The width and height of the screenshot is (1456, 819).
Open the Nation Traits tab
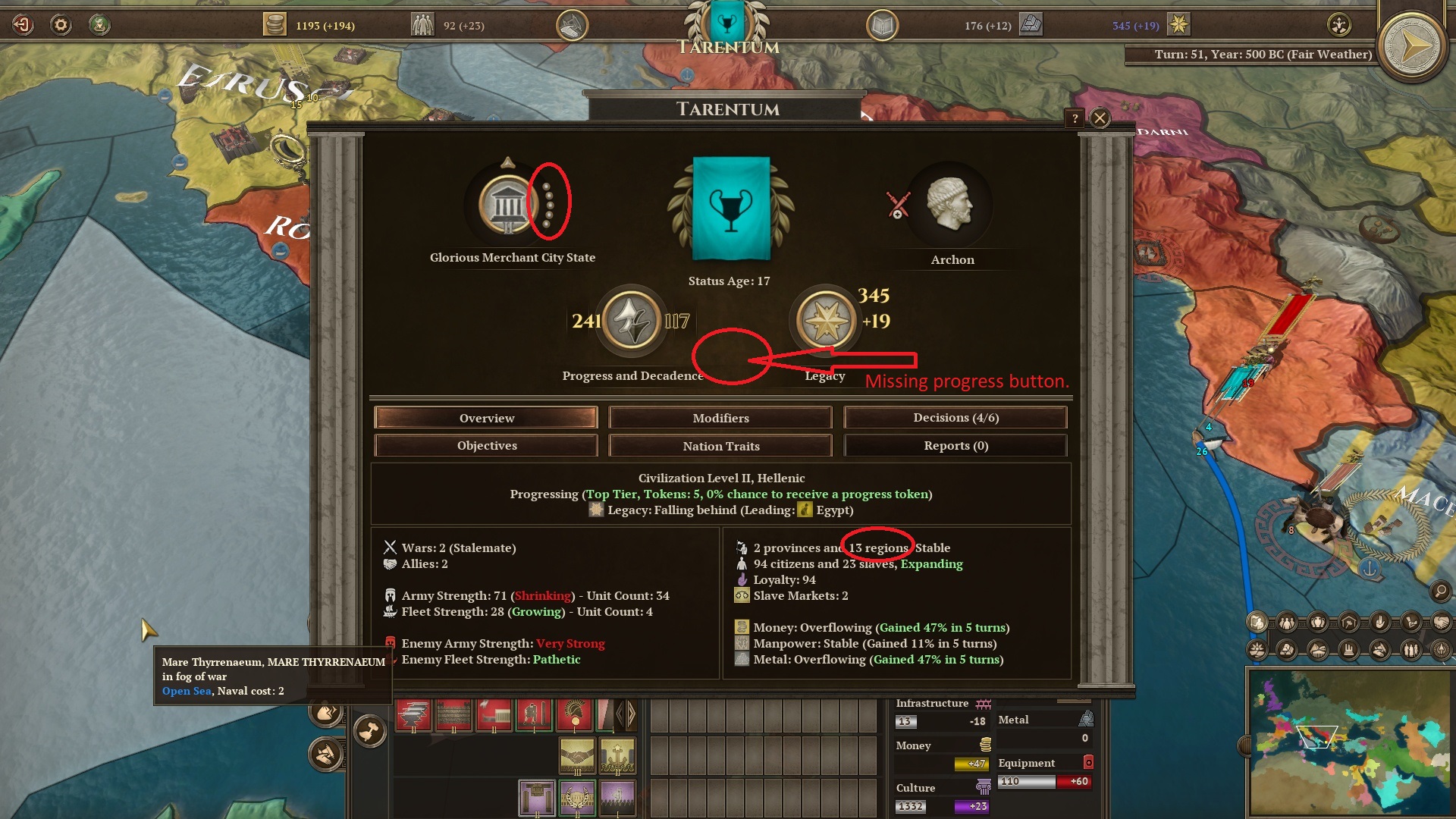click(720, 445)
